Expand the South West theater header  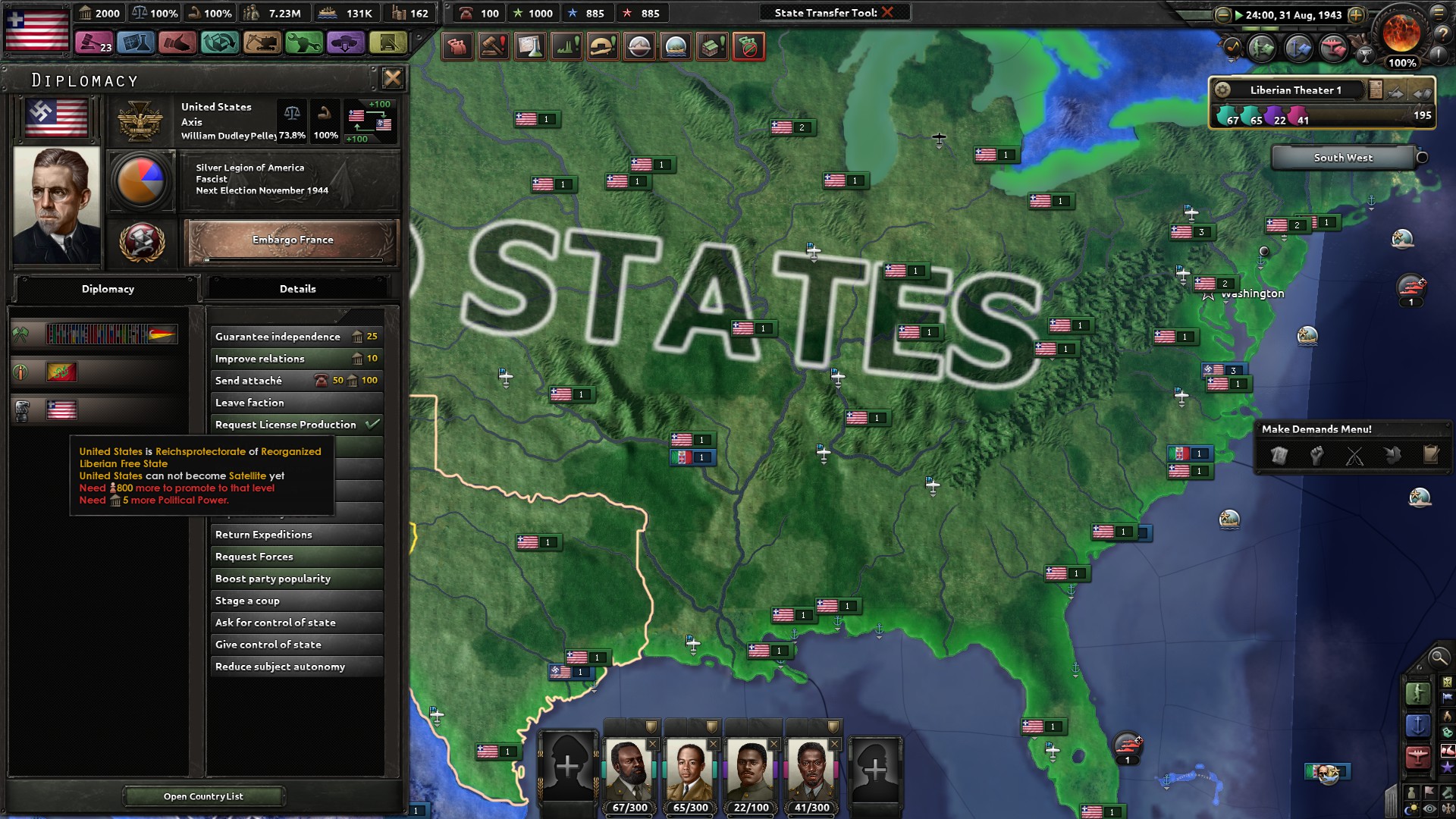[x=1342, y=158]
